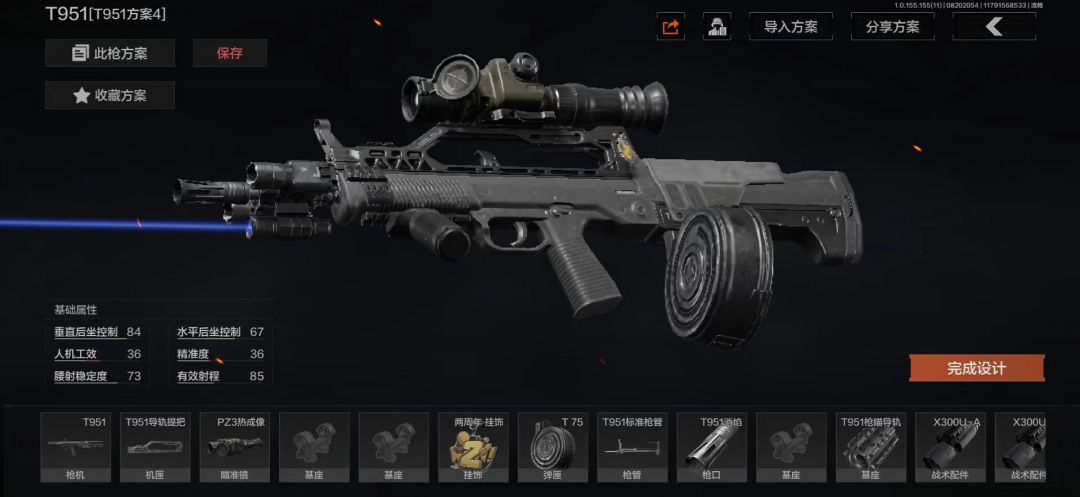Import a plan with 导入方案
The width and height of the screenshot is (1080, 497).
(x=790, y=27)
